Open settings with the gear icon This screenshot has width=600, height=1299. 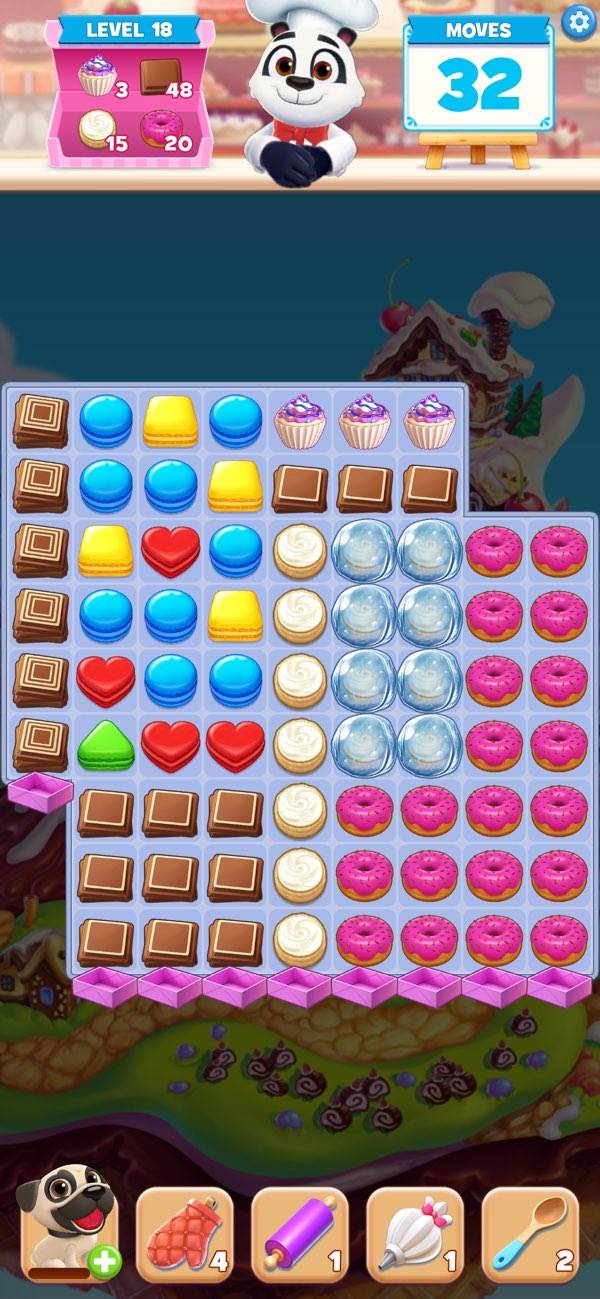[577, 21]
